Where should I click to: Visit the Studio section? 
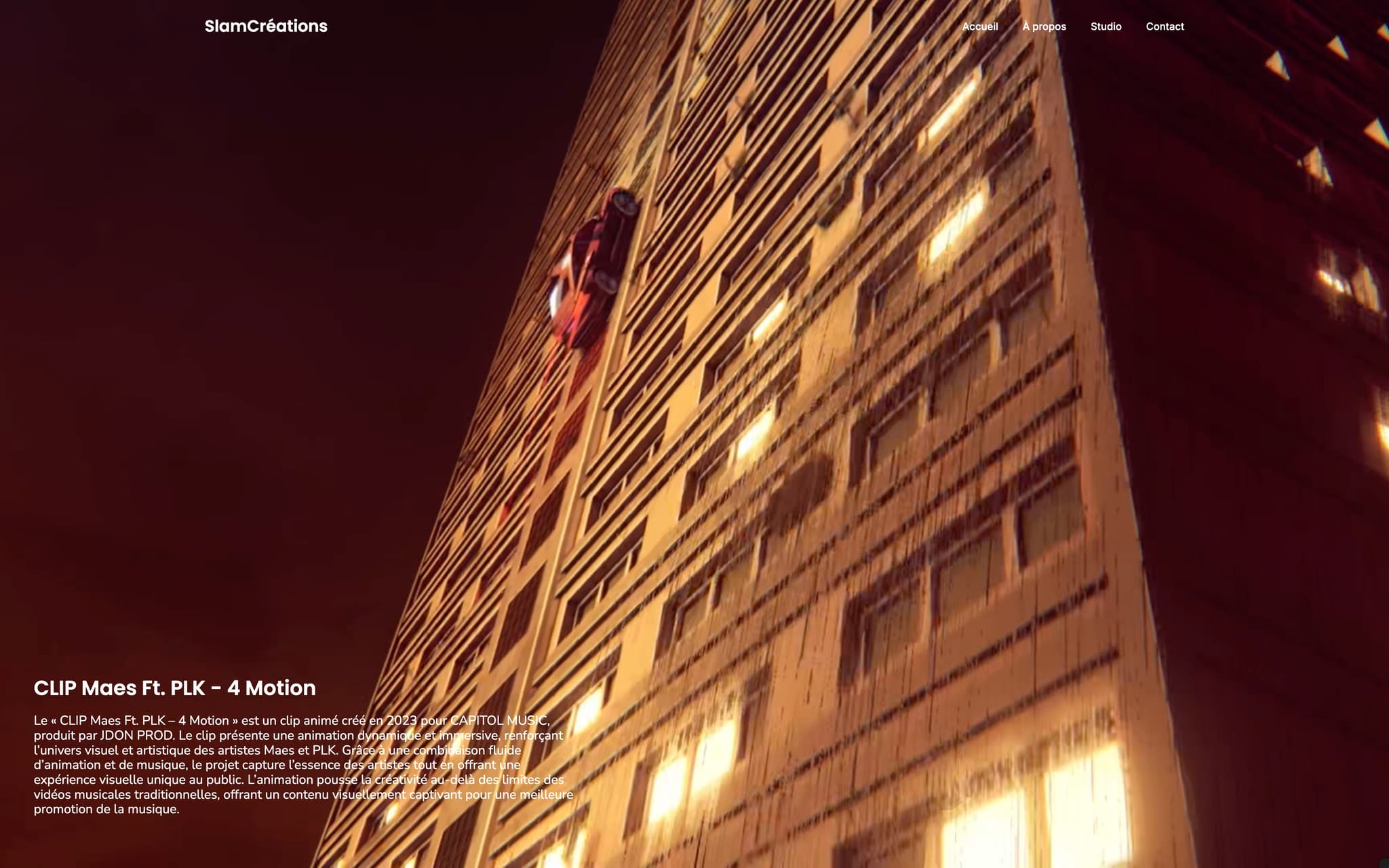[1106, 26]
